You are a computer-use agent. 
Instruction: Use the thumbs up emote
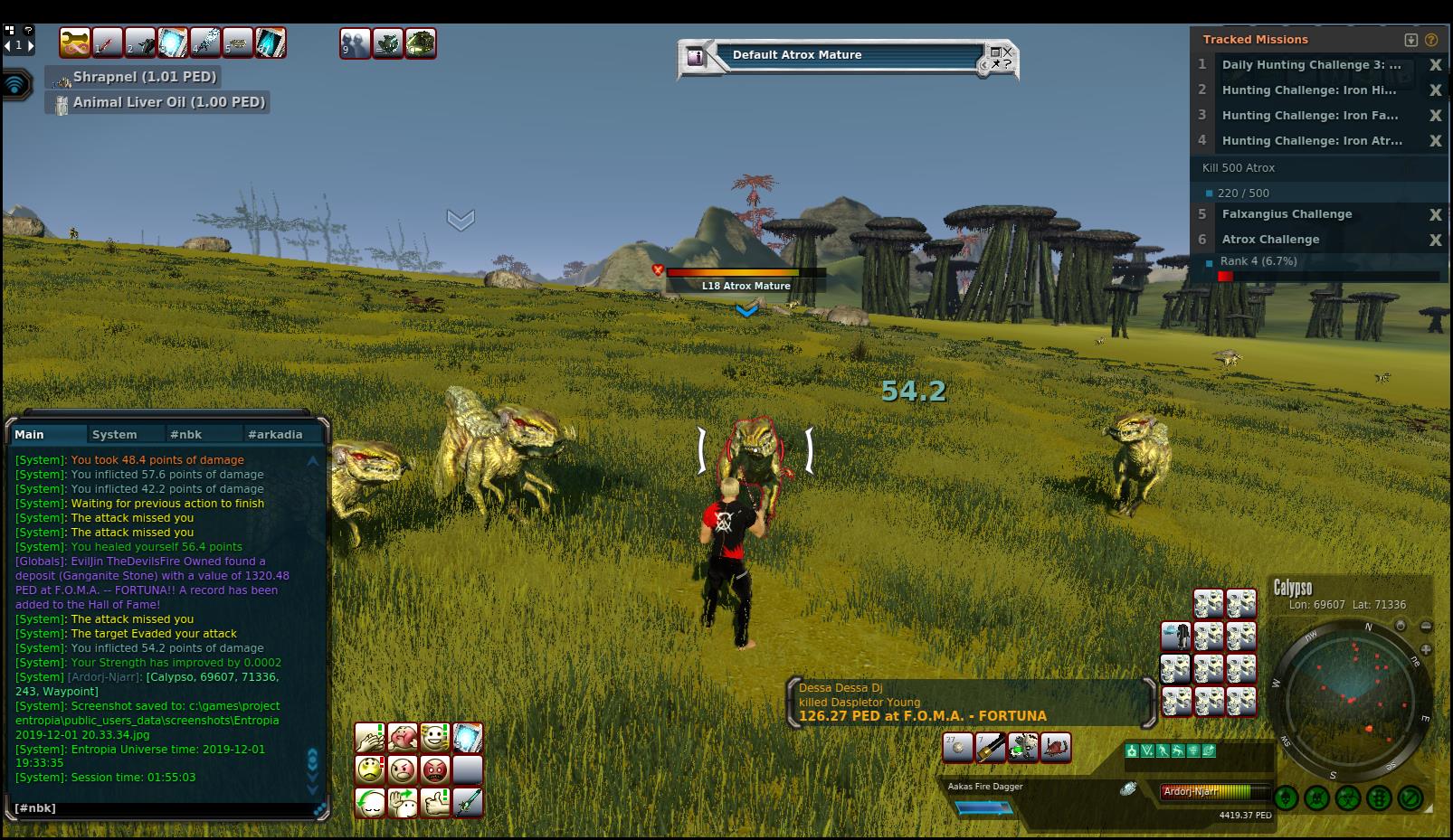pyautogui.click(x=435, y=802)
